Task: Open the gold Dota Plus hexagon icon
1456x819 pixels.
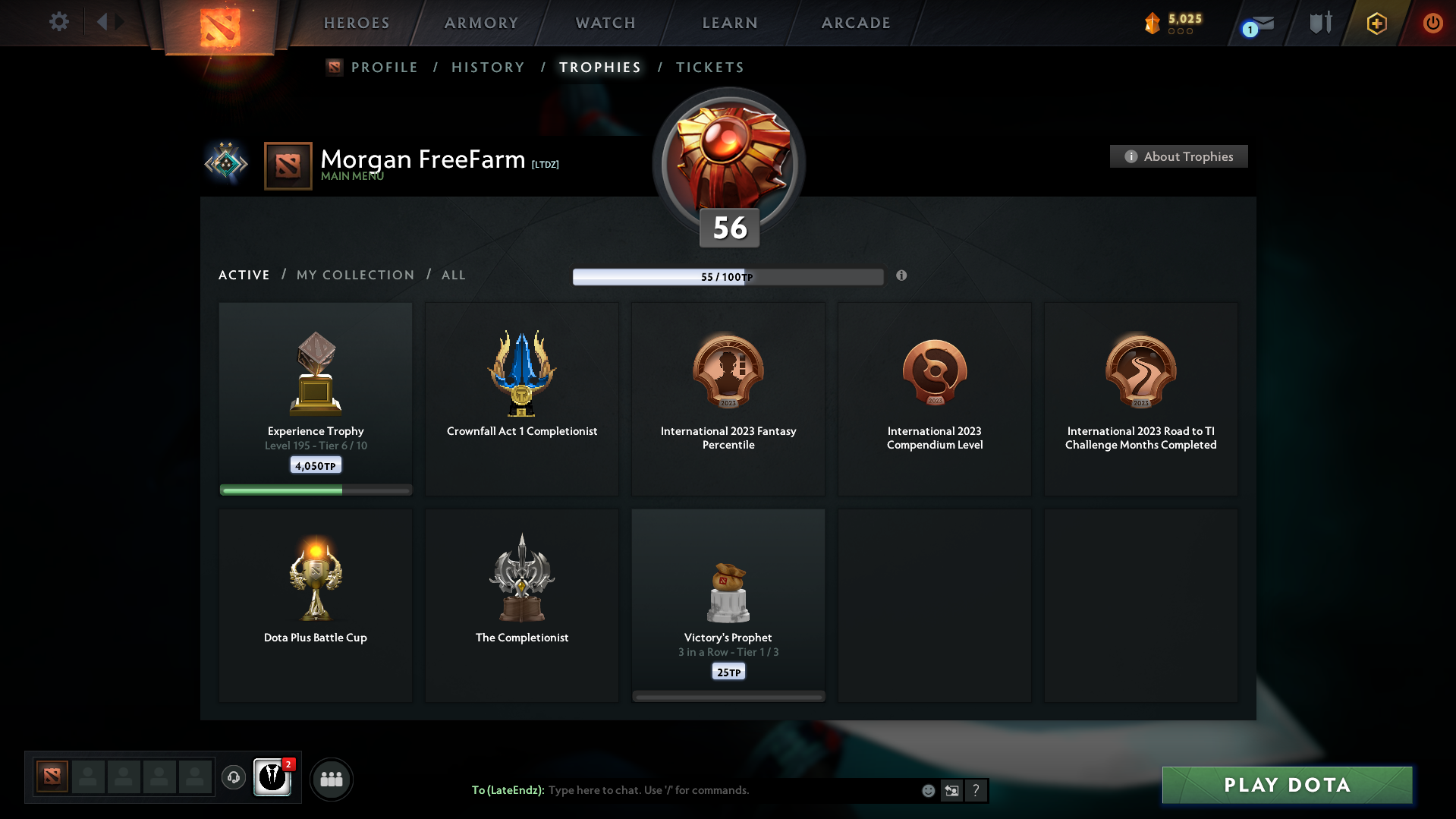Action: click(x=1376, y=23)
